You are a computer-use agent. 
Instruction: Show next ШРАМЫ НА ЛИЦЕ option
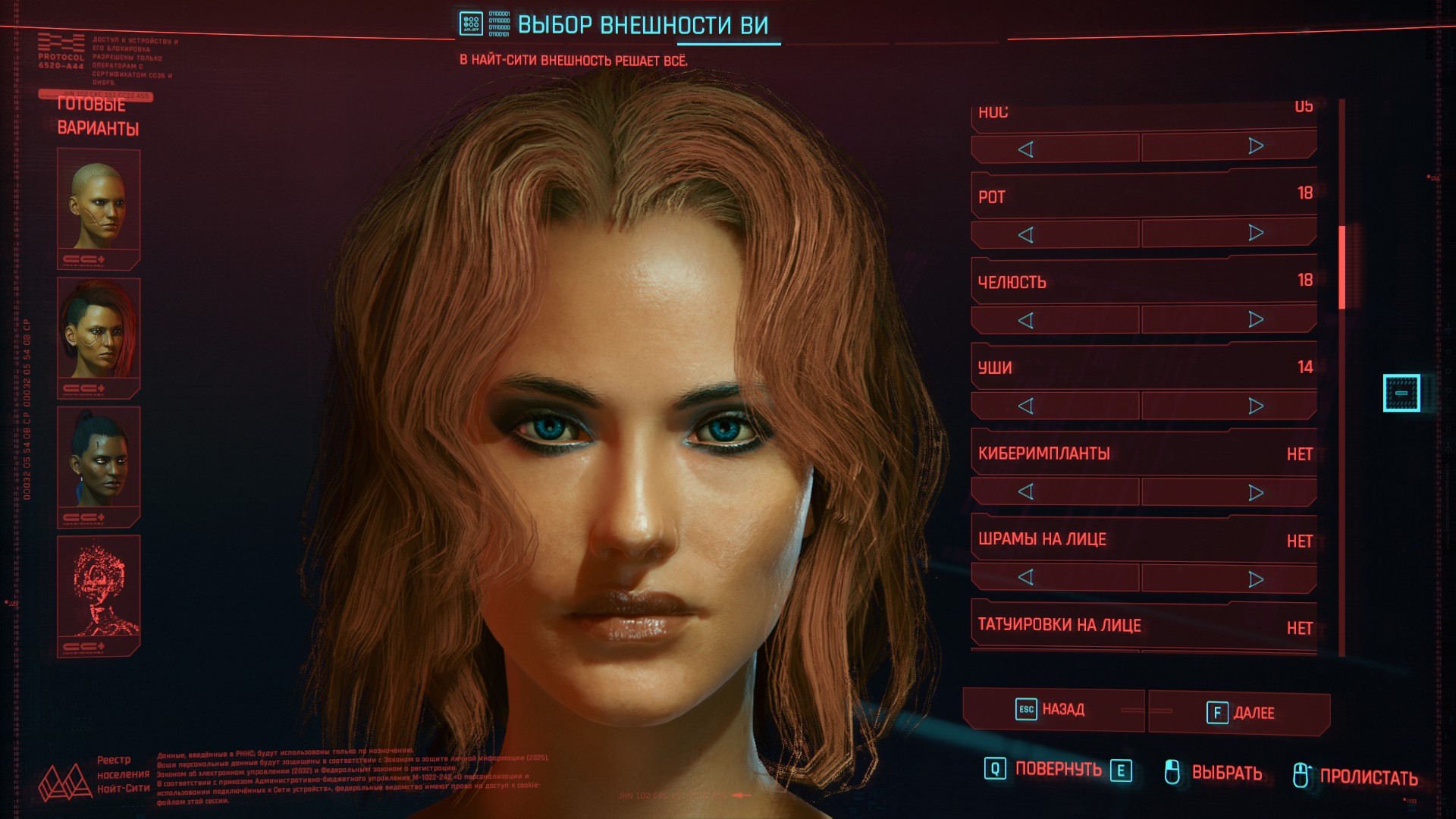coord(1256,579)
